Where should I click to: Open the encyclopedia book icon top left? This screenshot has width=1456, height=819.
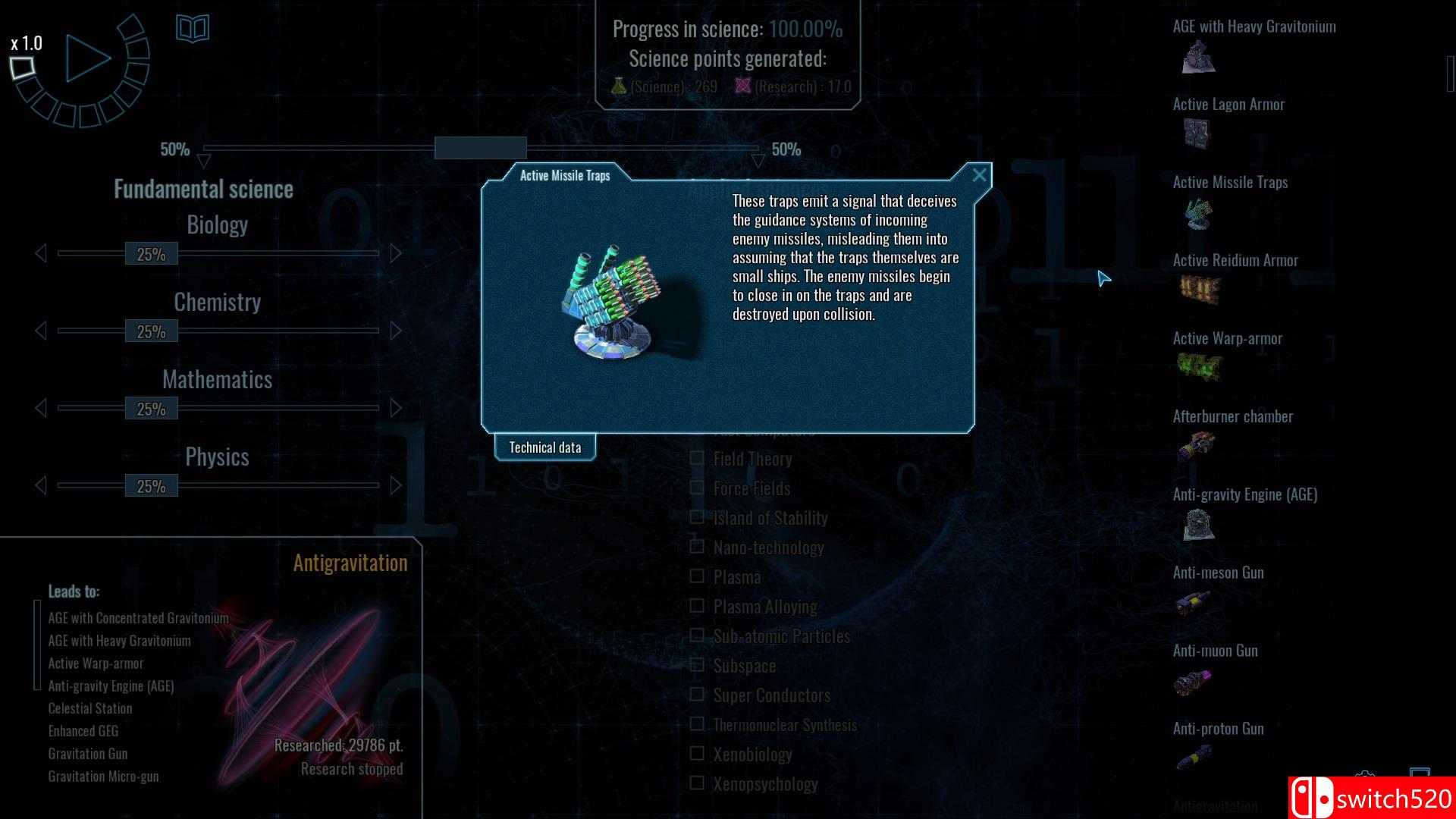pos(193,29)
